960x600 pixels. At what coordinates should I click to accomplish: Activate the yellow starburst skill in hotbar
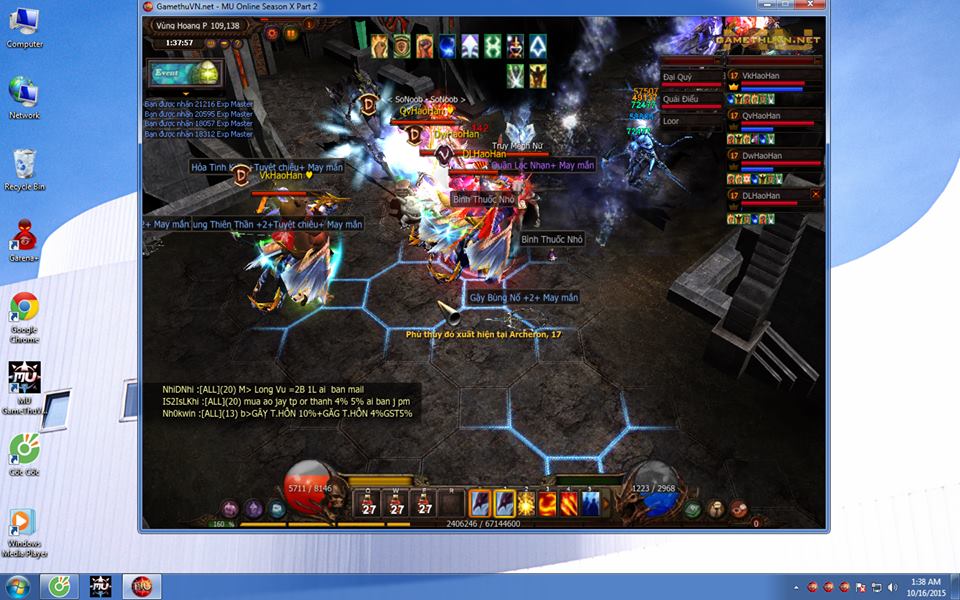click(526, 503)
